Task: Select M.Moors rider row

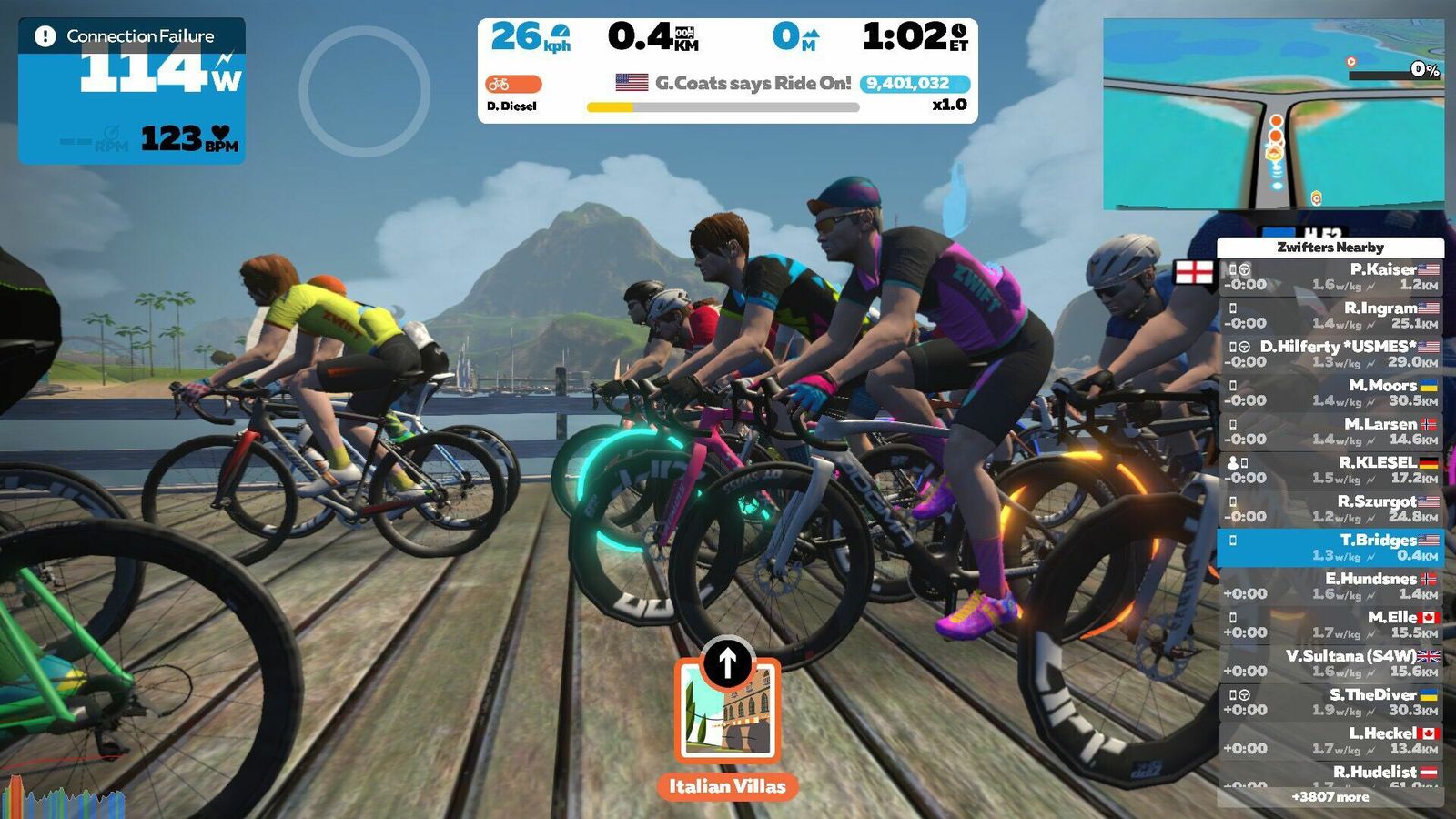Action: (1330, 392)
